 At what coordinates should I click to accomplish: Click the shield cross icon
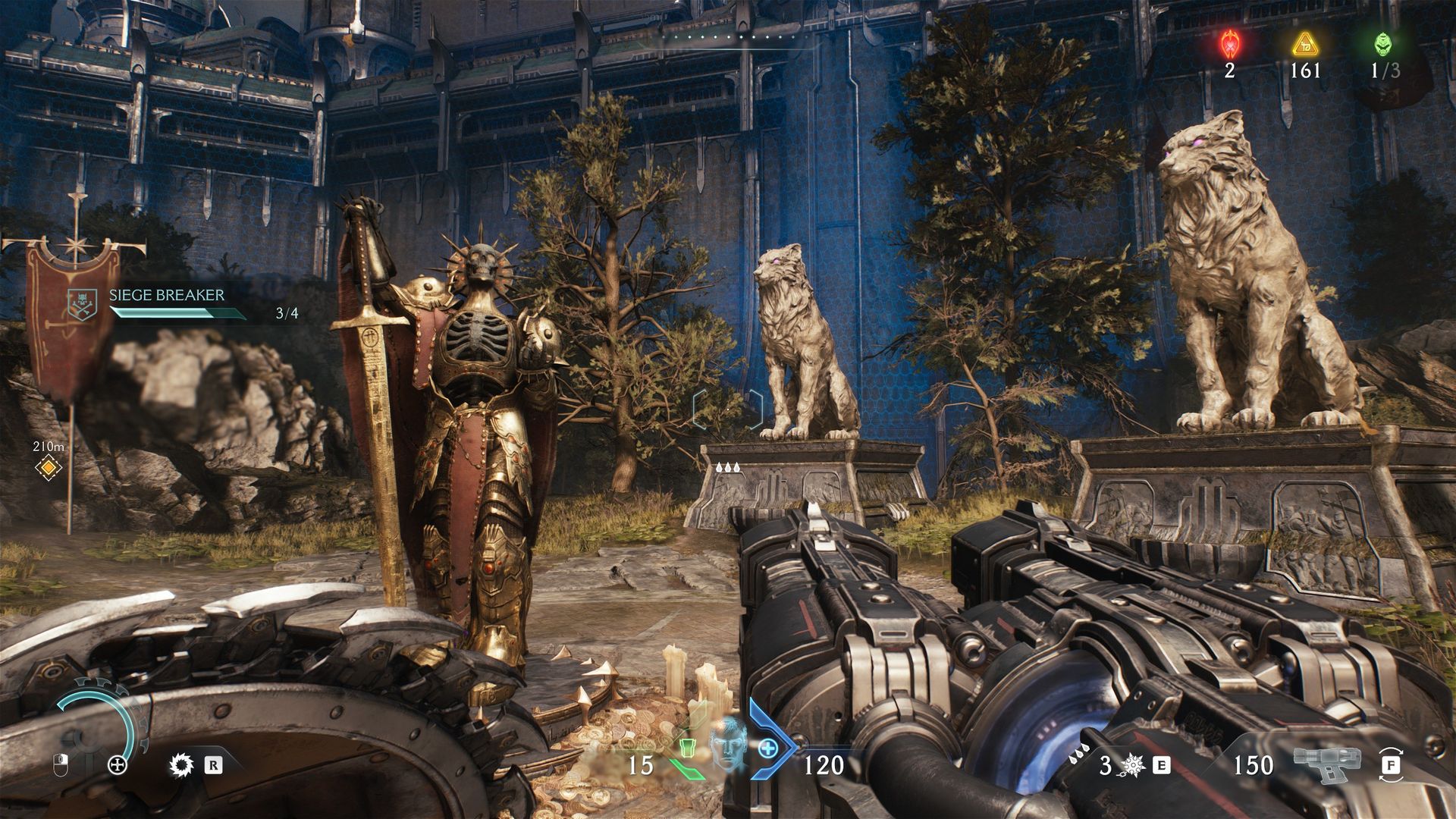(x=118, y=765)
